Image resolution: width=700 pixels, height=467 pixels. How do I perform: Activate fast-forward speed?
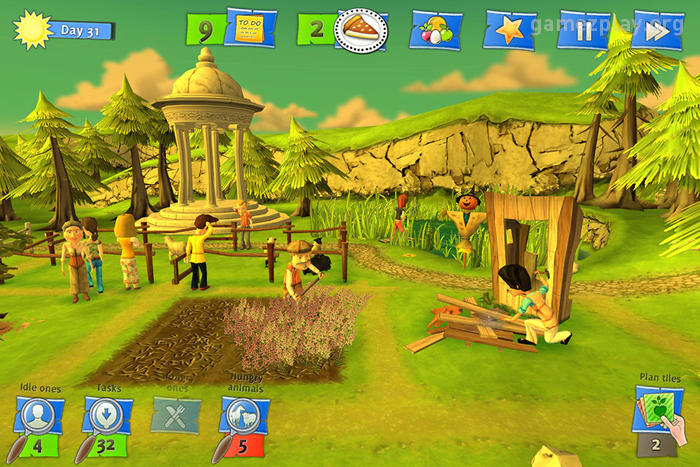point(656,30)
